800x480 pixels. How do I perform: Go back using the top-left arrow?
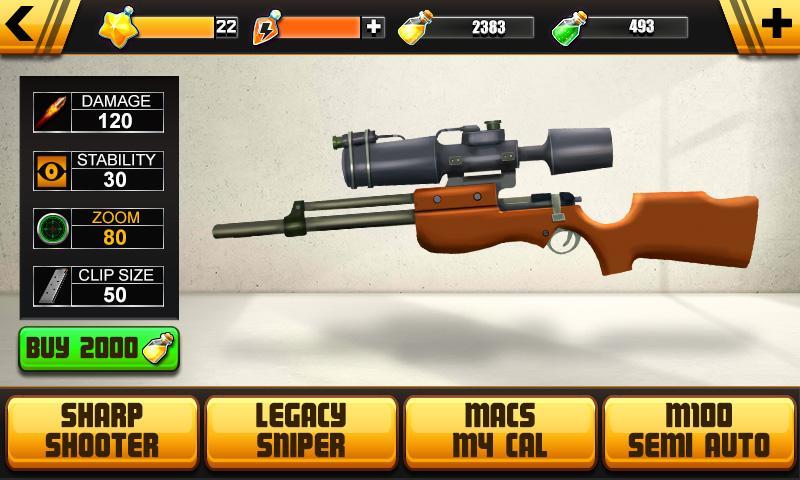pyautogui.click(x=22, y=25)
